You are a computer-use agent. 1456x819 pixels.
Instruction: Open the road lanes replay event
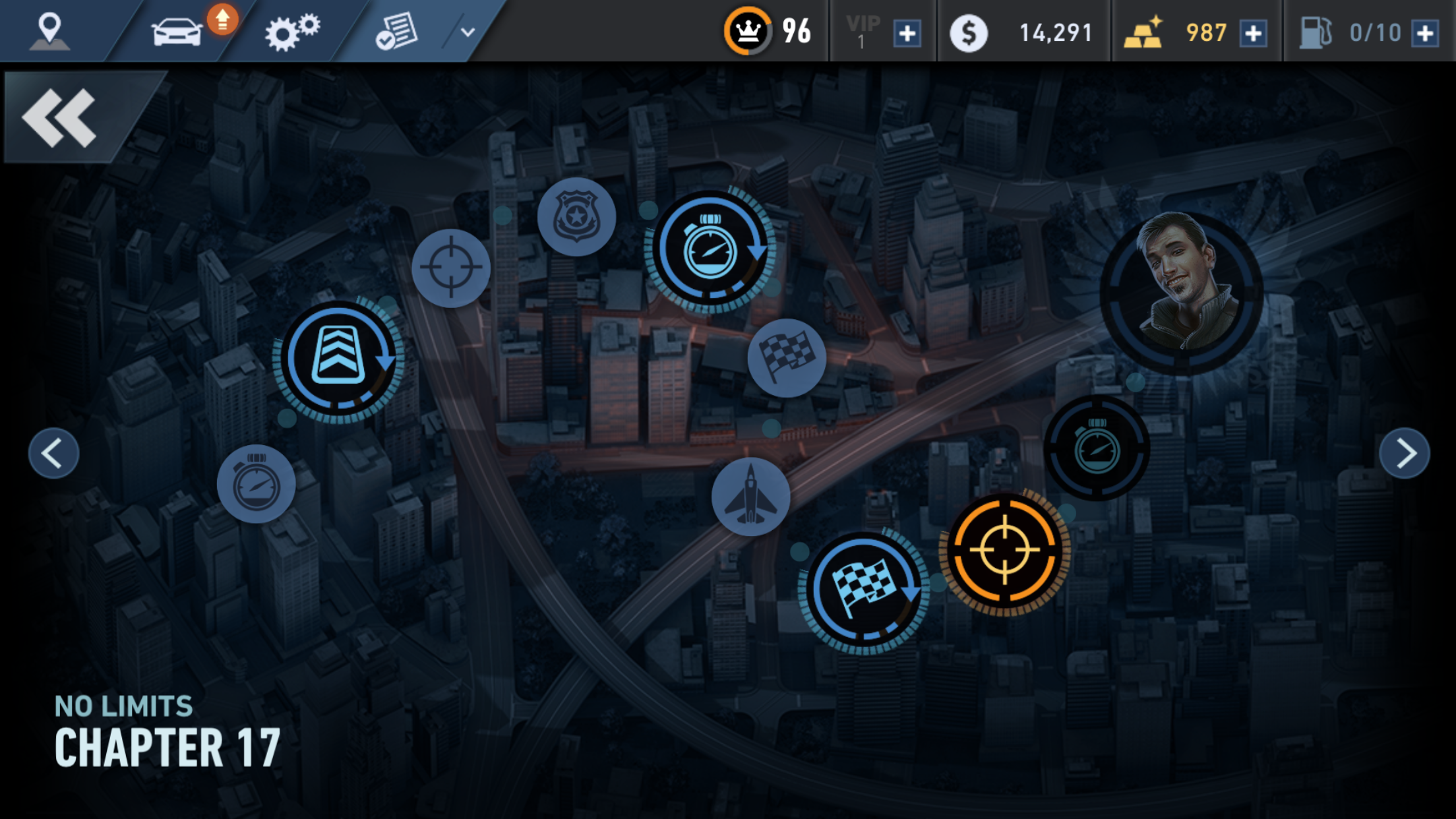point(339,359)
